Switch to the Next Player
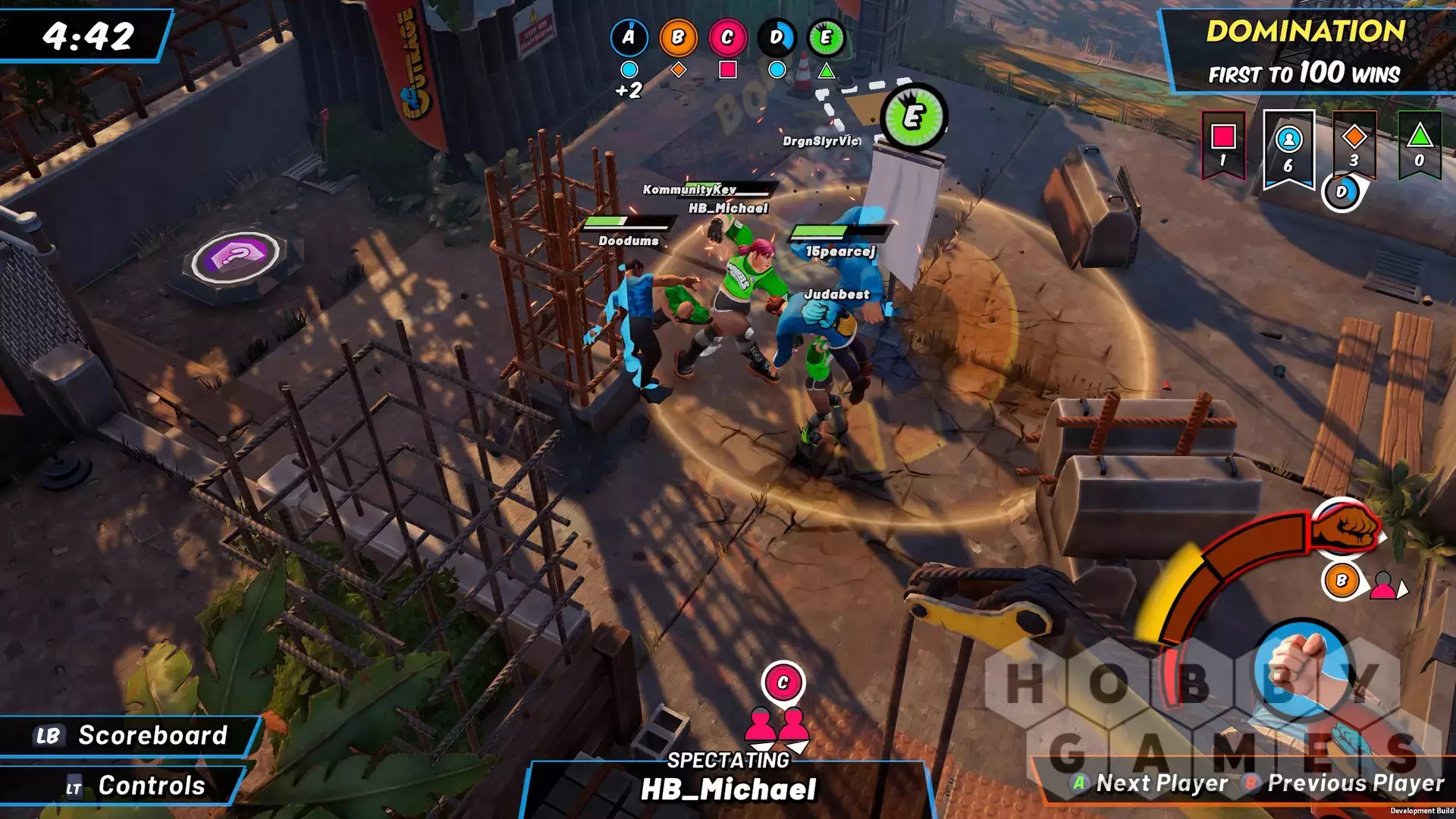Screen dimensions: 1456x819 pos(1150,783)
